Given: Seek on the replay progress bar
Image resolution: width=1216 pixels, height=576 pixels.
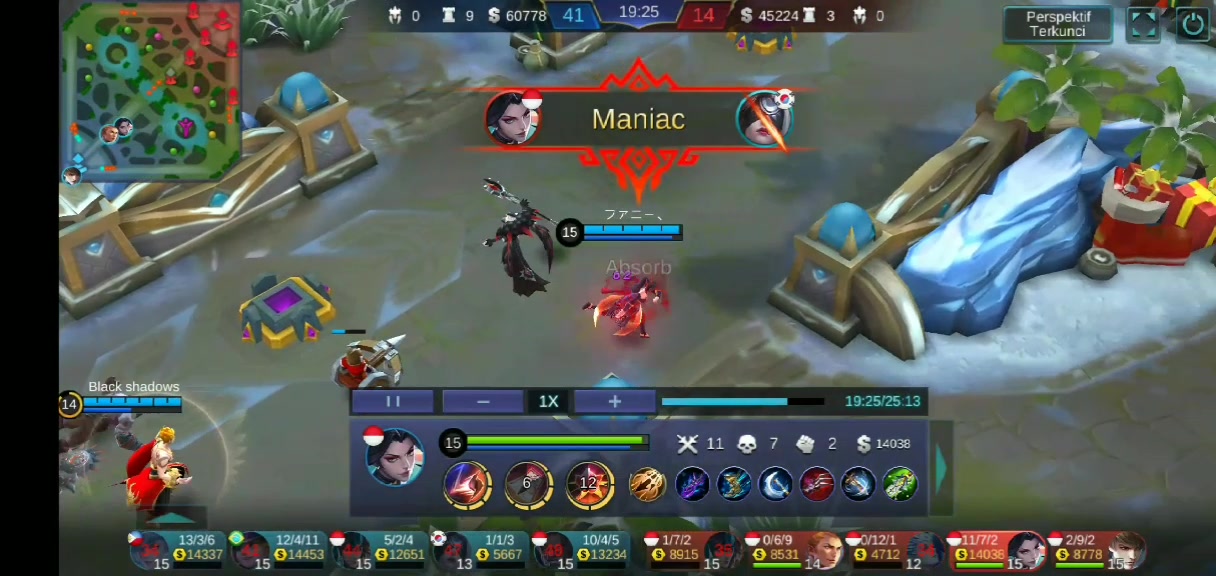Looking at the screenshot, I should tap(742, 402).
